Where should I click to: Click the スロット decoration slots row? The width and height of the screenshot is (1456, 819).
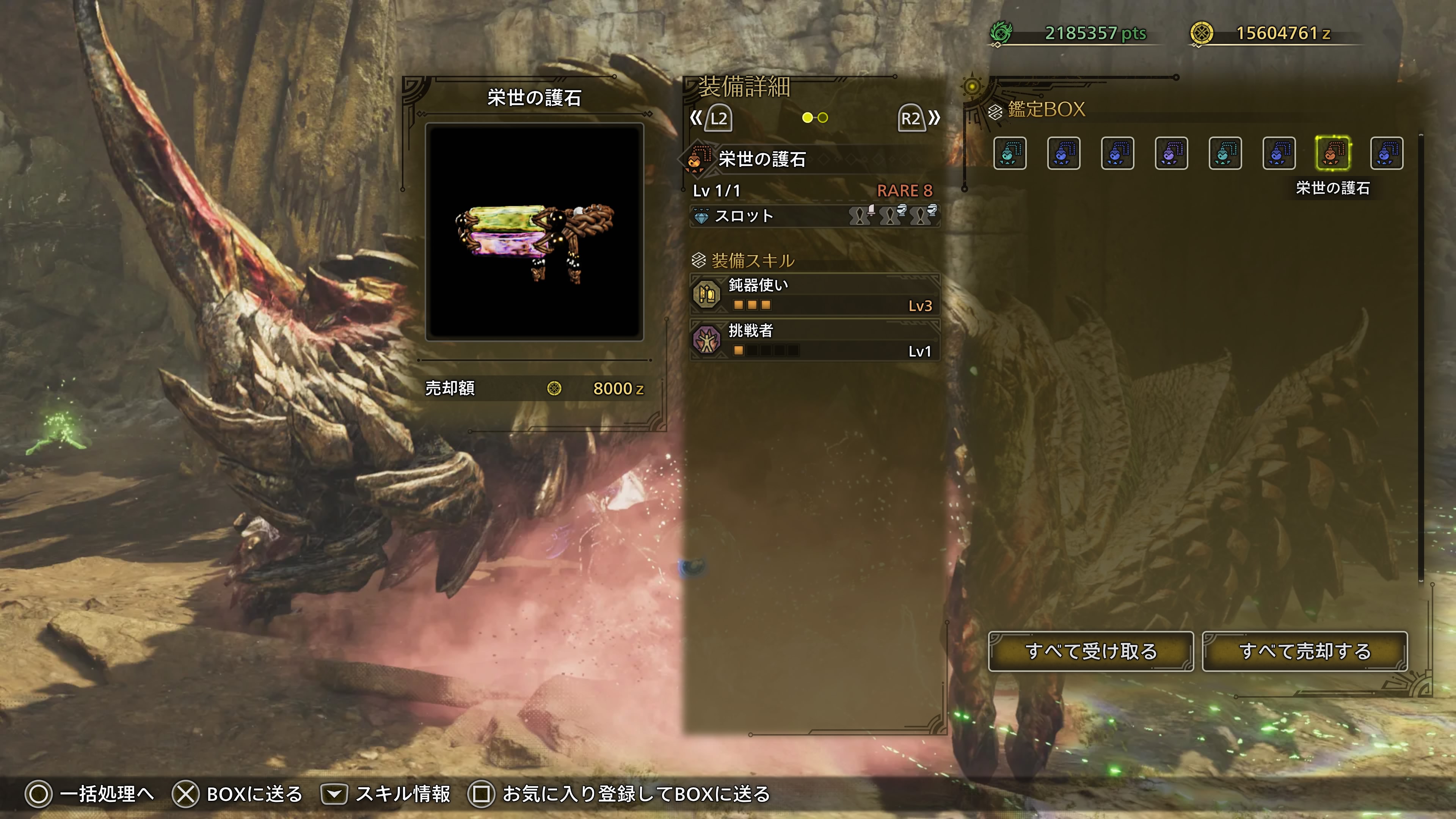[x=814, y=216]
